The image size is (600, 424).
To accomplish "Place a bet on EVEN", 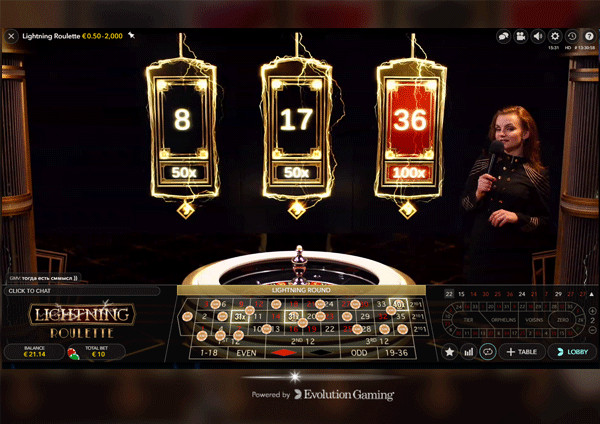I will (x=245, y=352).
